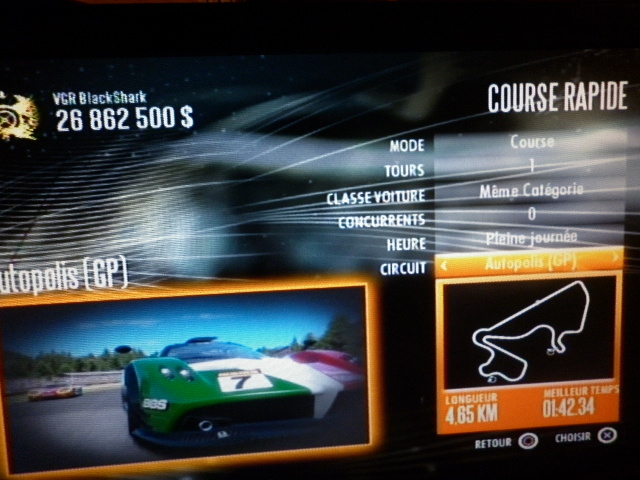Choose the Heure time-of-day setting
Screen dimensions: 640x480
tap(531, 239)
